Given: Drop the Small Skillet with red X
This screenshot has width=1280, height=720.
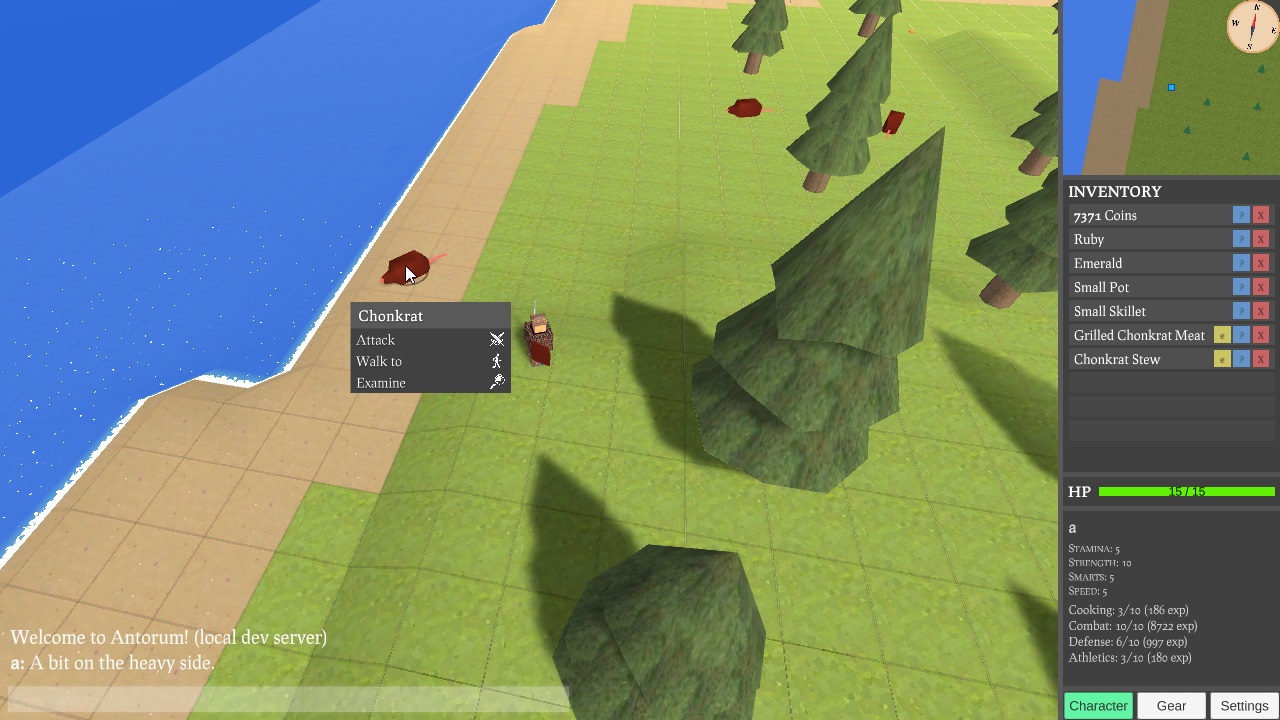Looking at the screenshot, I should [x=1261, y=311].
